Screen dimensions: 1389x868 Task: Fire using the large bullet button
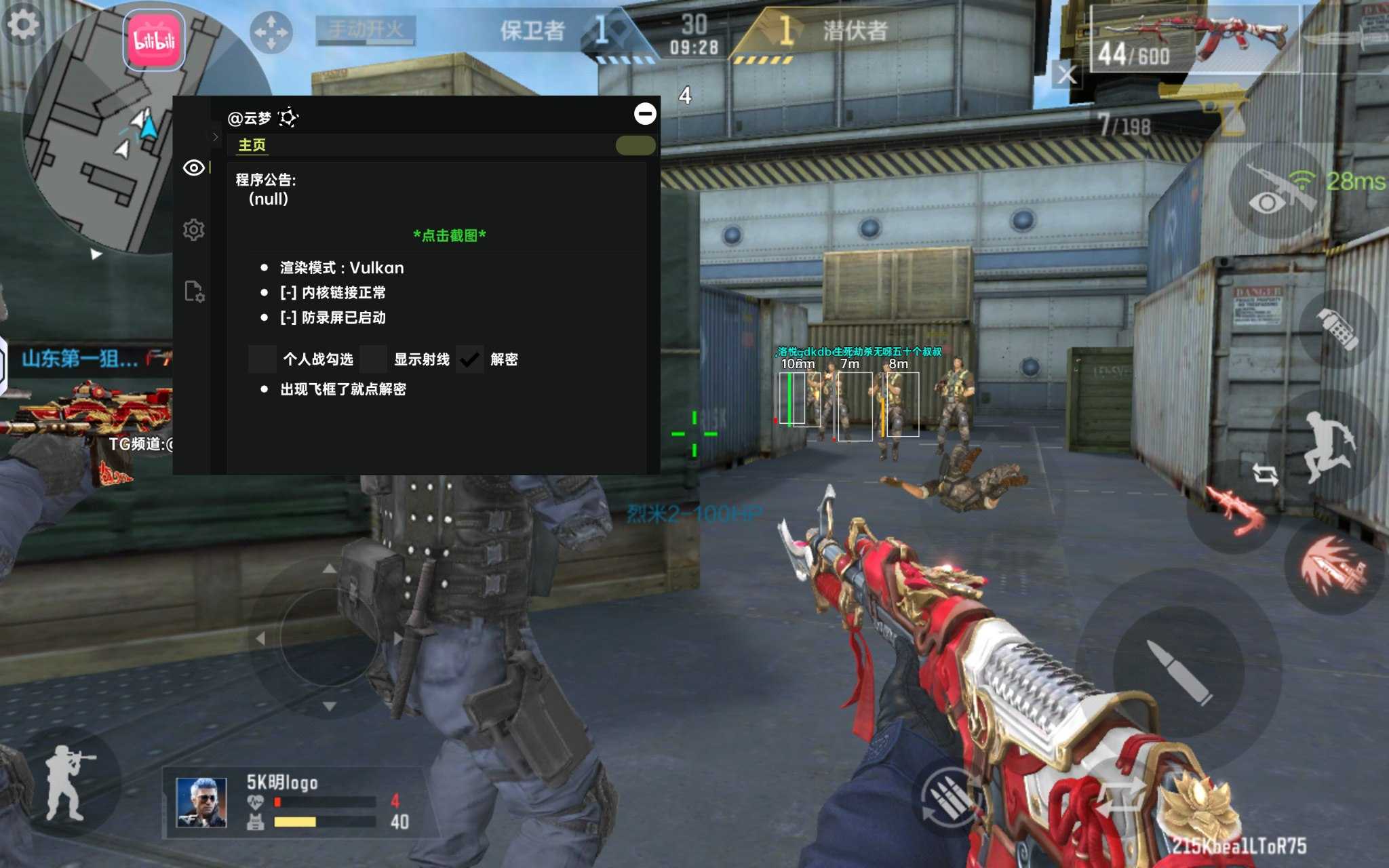click(x=1179, y=671)
